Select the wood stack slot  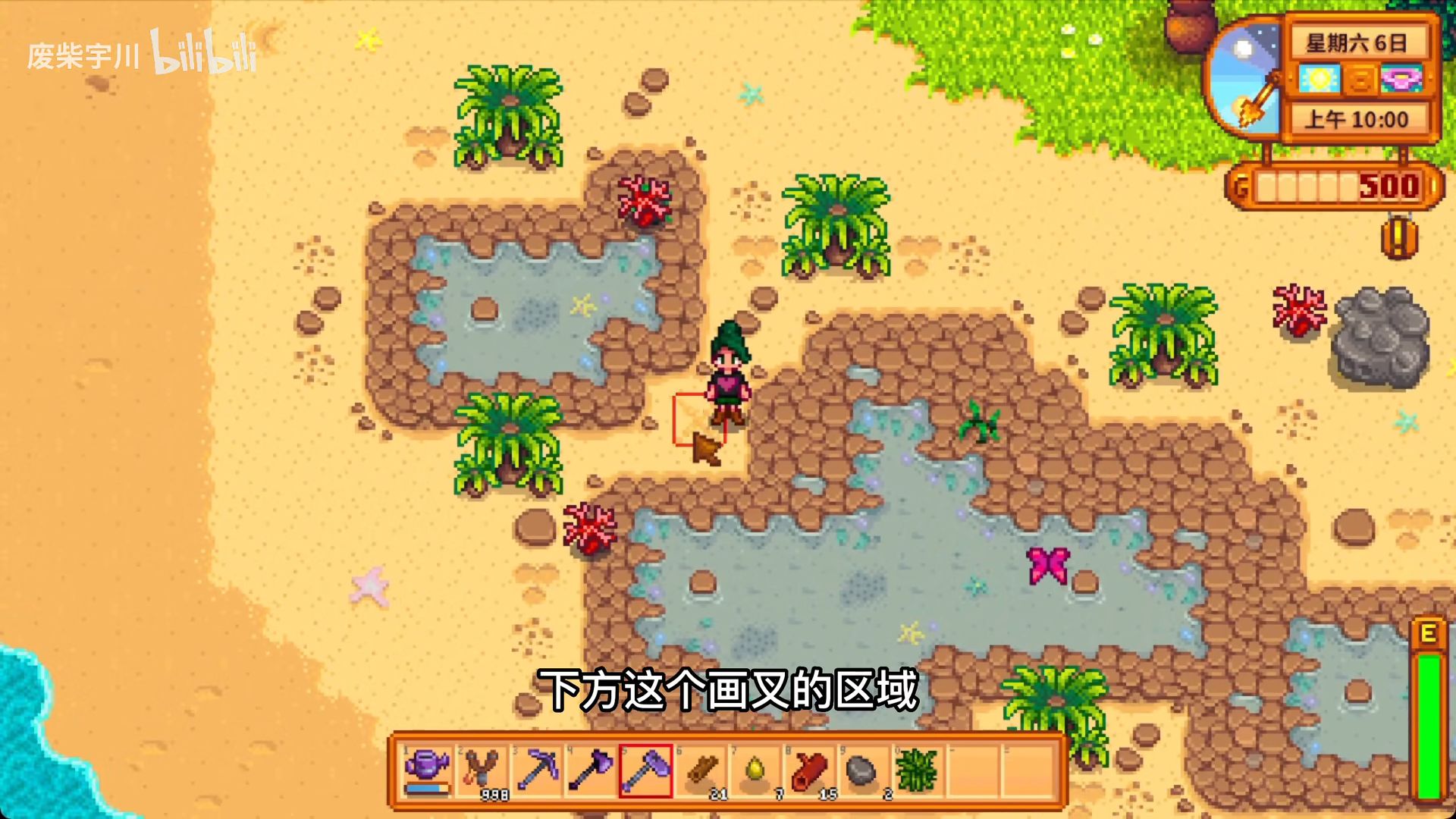point(701,770)
